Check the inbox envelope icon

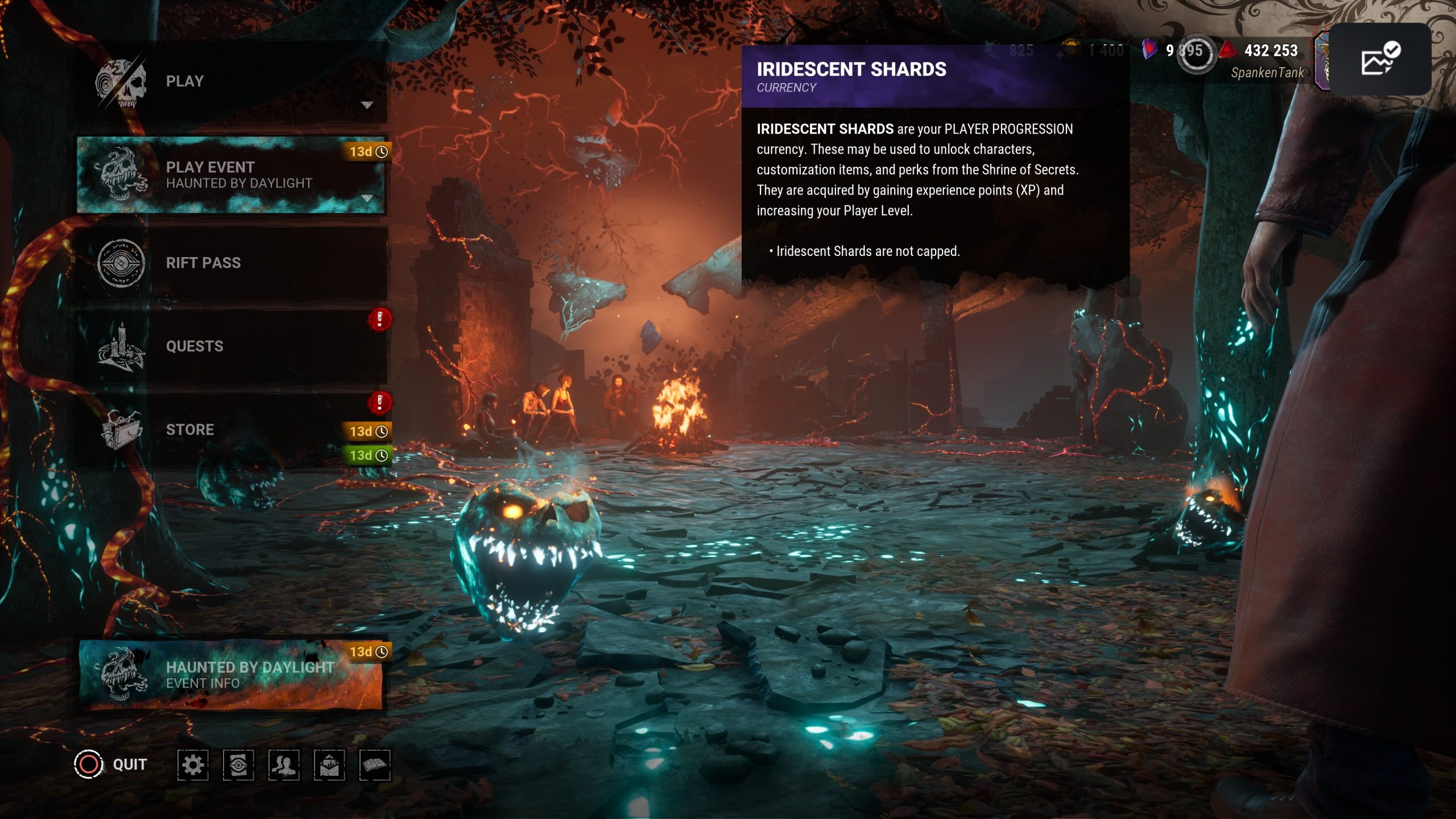329,765
